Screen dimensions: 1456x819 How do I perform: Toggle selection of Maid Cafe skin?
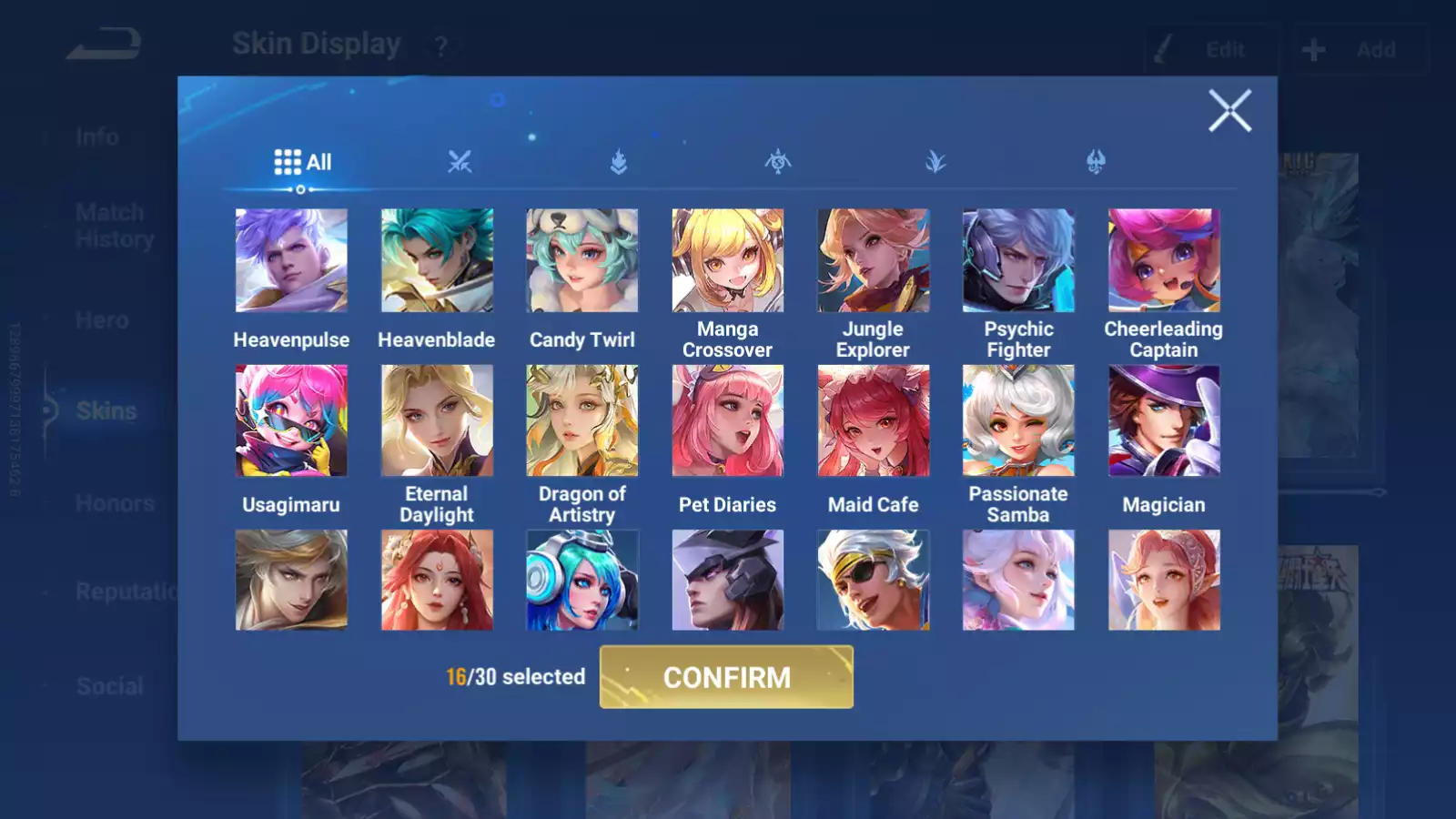tap(873, 420)
